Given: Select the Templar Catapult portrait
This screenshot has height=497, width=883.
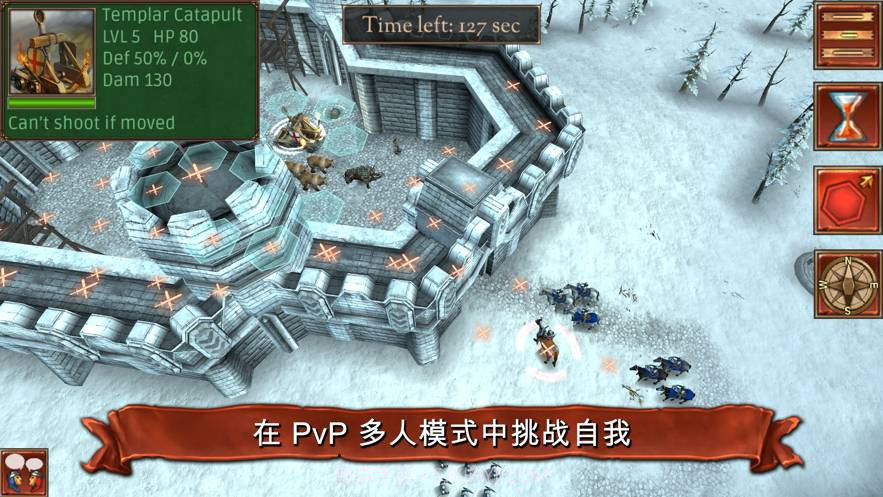Looking at the screenshot, I should click(x=51, y=53).
